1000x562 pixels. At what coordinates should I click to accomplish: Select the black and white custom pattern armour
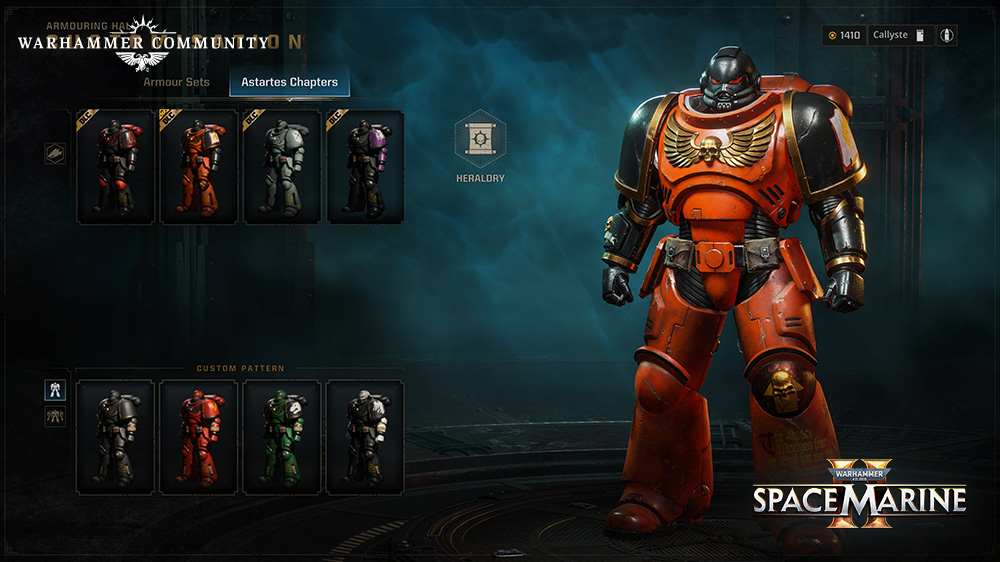(x=365, y=437)
